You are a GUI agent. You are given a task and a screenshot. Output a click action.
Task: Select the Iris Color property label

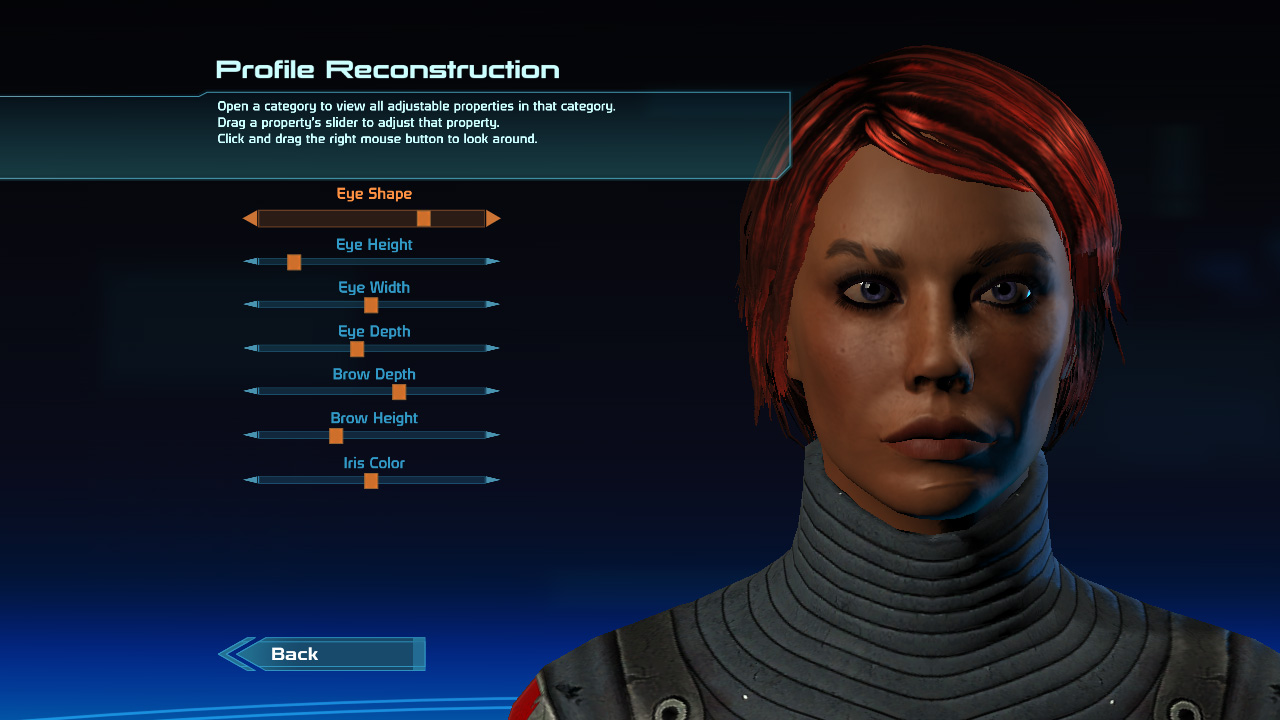coord(374,464)
